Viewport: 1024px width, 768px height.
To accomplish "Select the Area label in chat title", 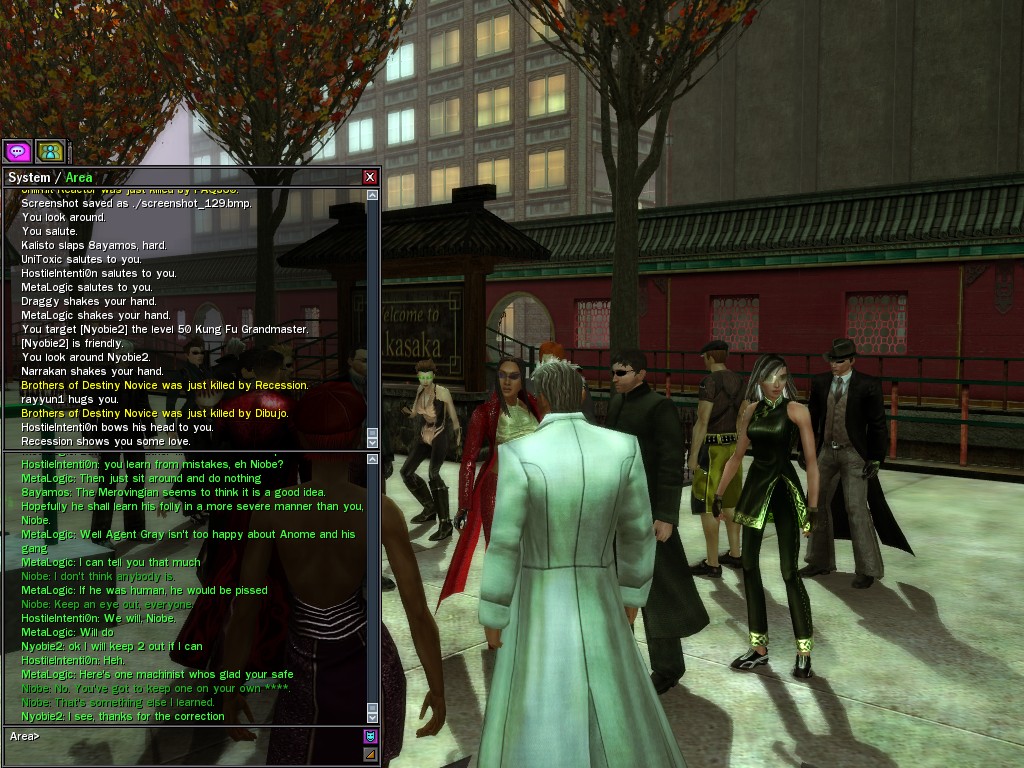I will click(79, 178).
